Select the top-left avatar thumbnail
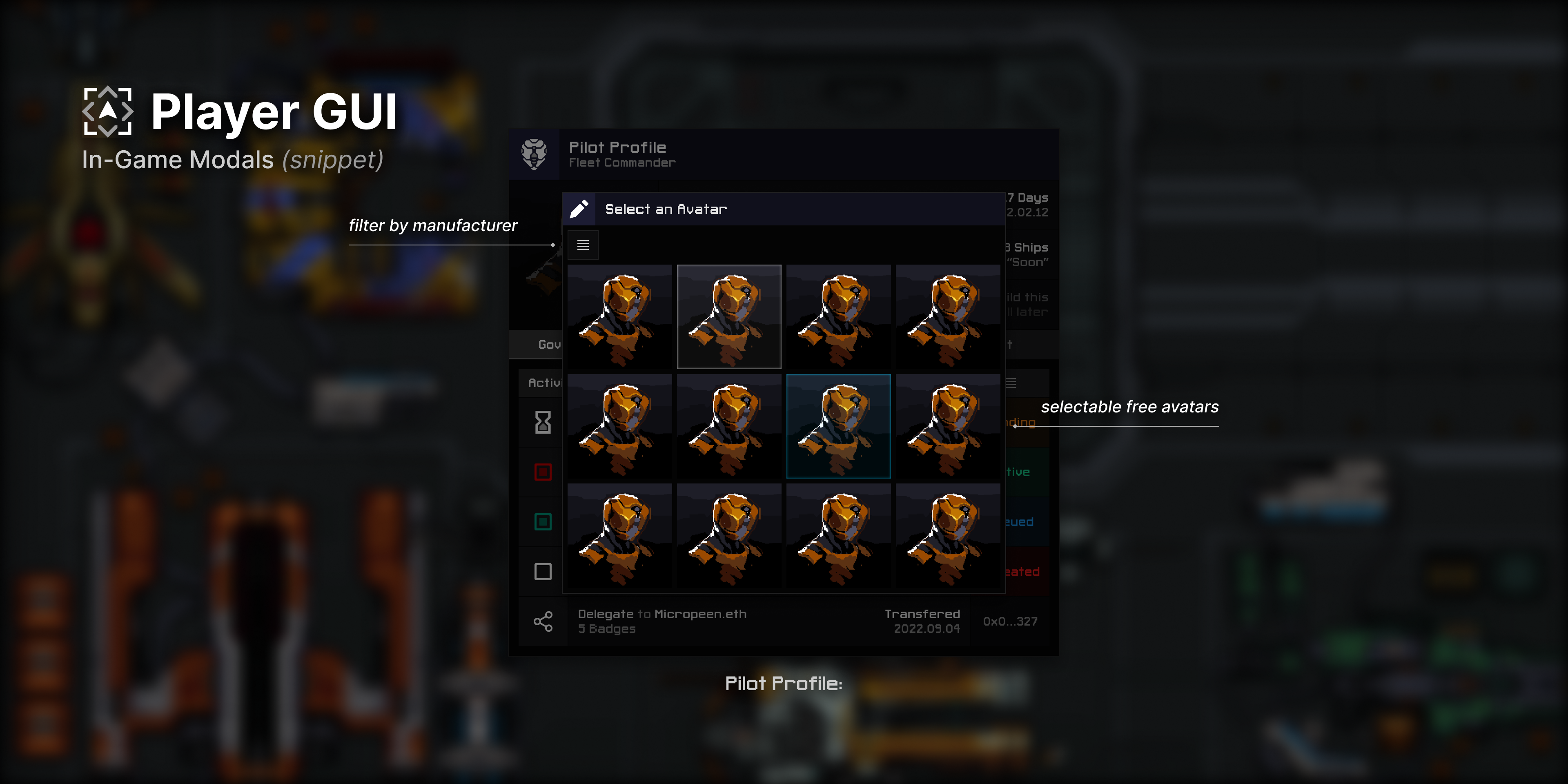Screen dimensions: 1568x784 [619, 316]
